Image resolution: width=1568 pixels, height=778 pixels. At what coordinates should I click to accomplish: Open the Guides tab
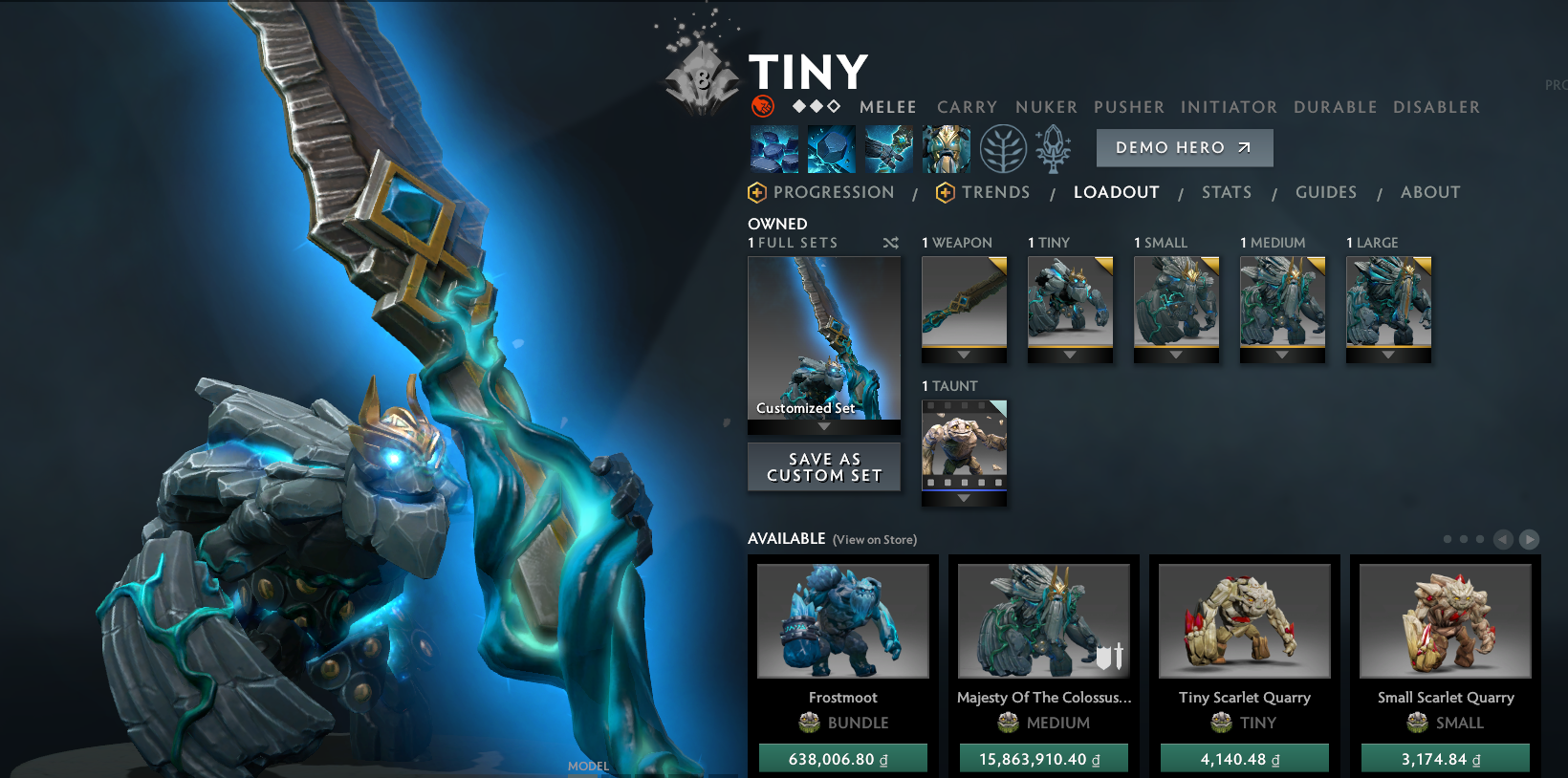click(1326, 192)
